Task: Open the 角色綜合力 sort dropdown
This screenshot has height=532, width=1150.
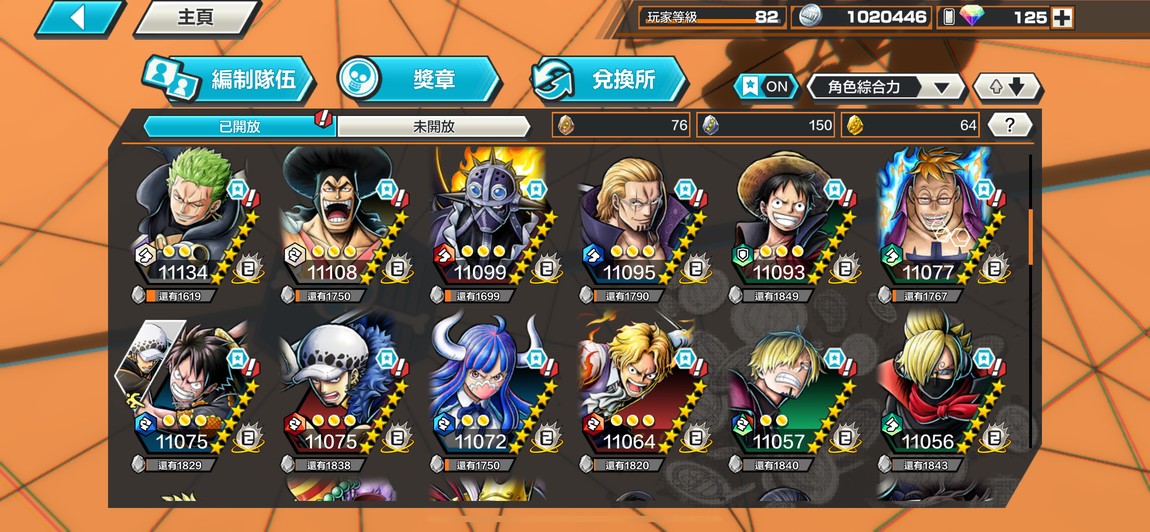Action: pos(885,87)
